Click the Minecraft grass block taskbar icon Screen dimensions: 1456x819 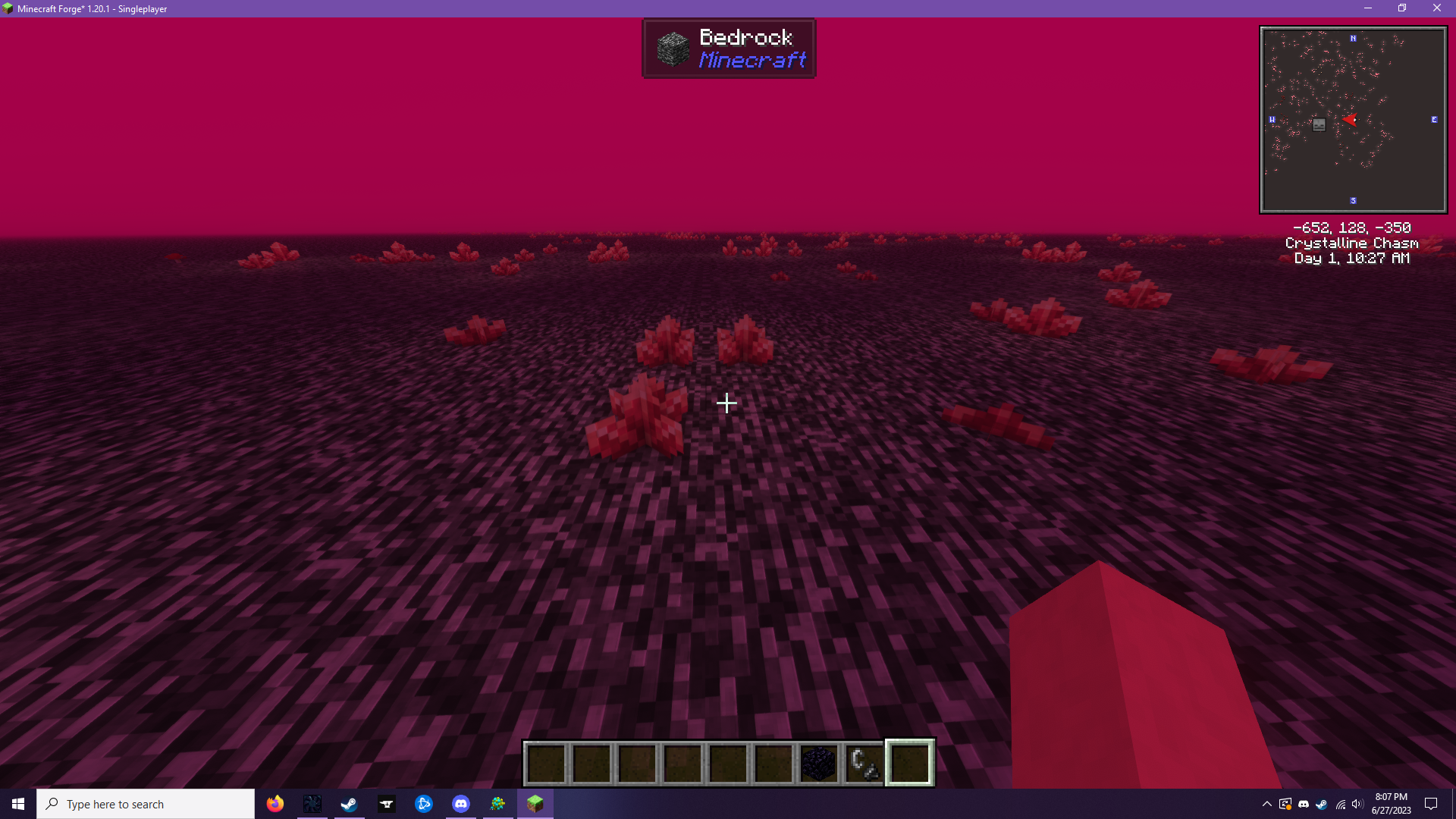pyautogui.click(x=535, y=803)
